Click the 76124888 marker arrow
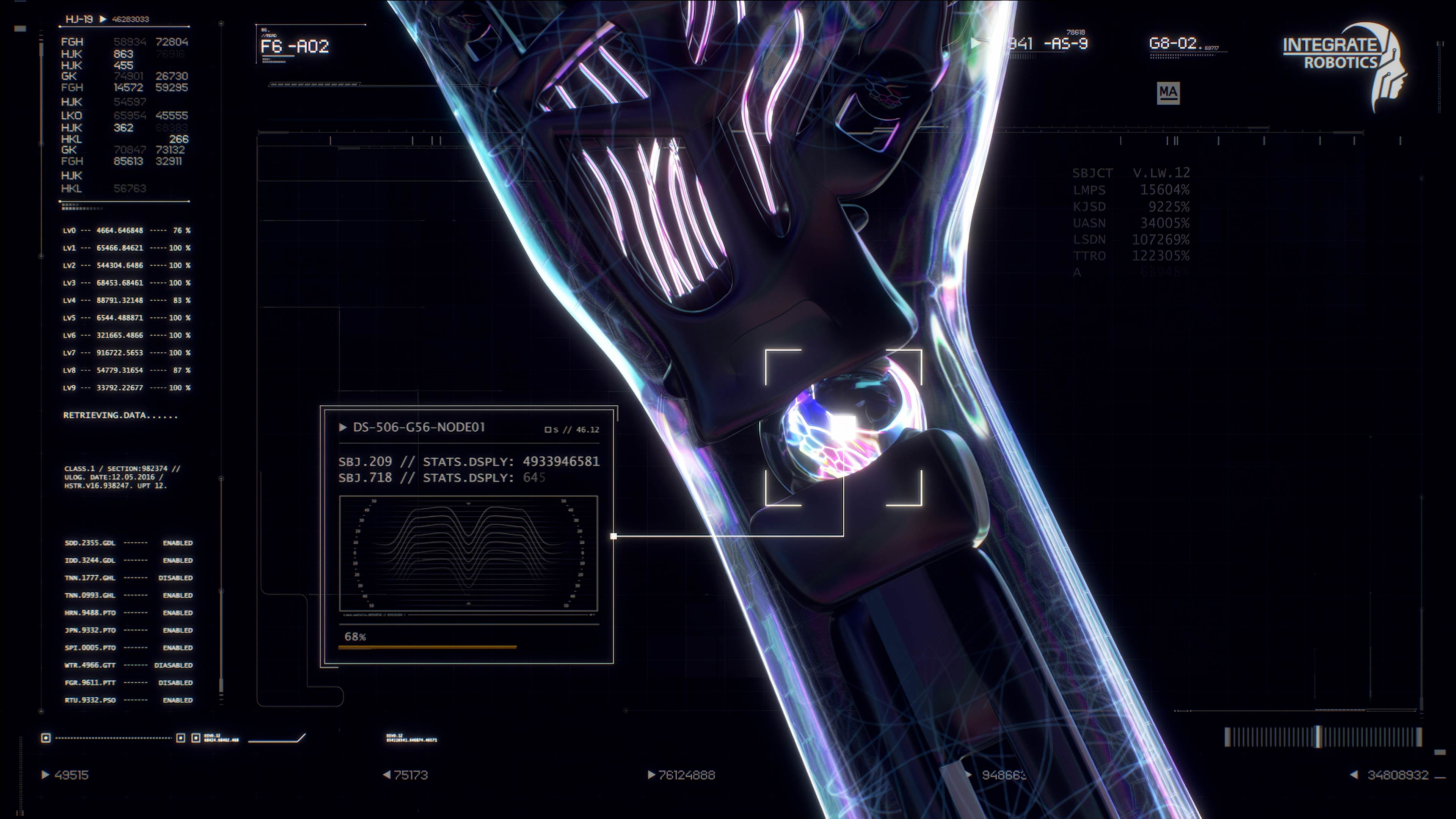The height and width of the screenshot is (819, 1456). (x=651, y=775)
